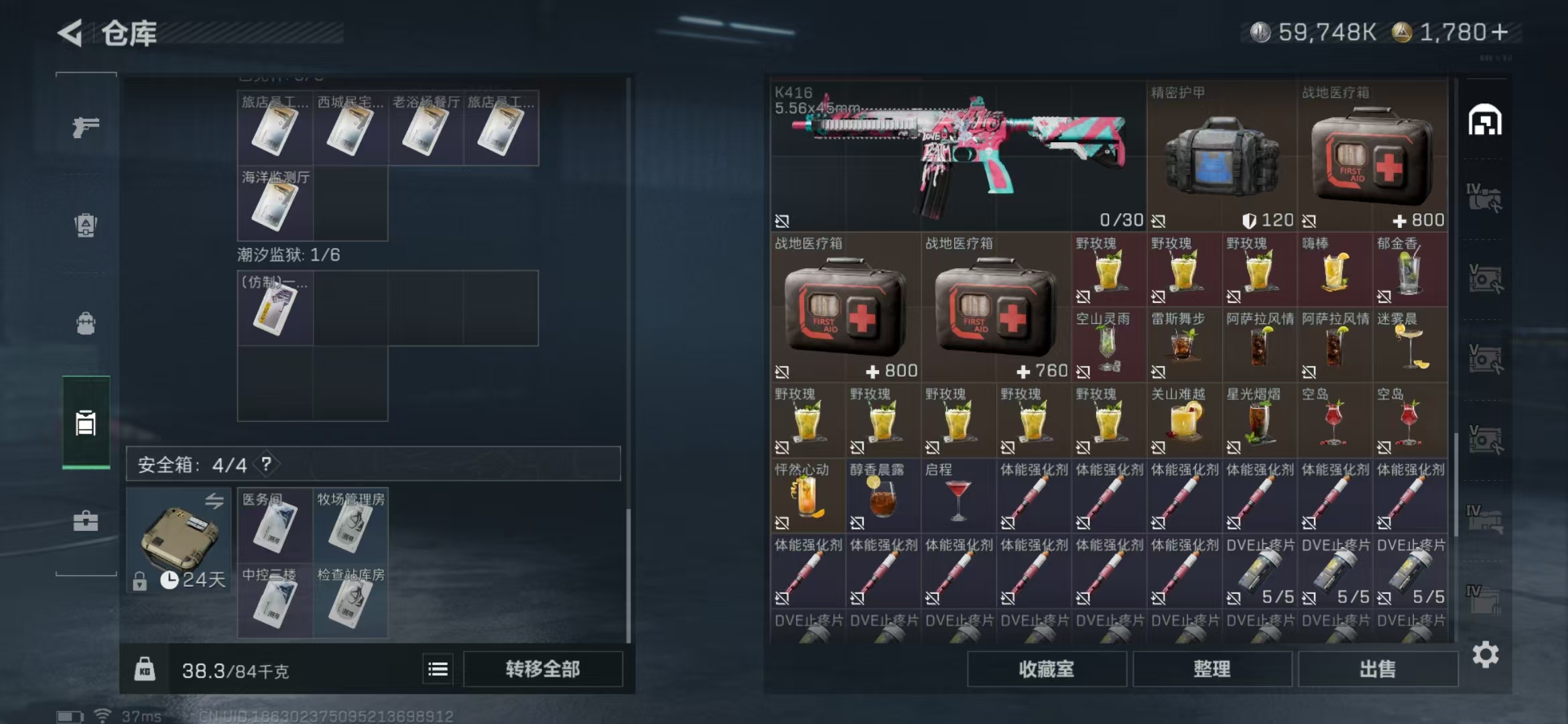Select the 精密护甲 armor repair kit
This screenshot has width=1568, height=724.
point(1221,158)
